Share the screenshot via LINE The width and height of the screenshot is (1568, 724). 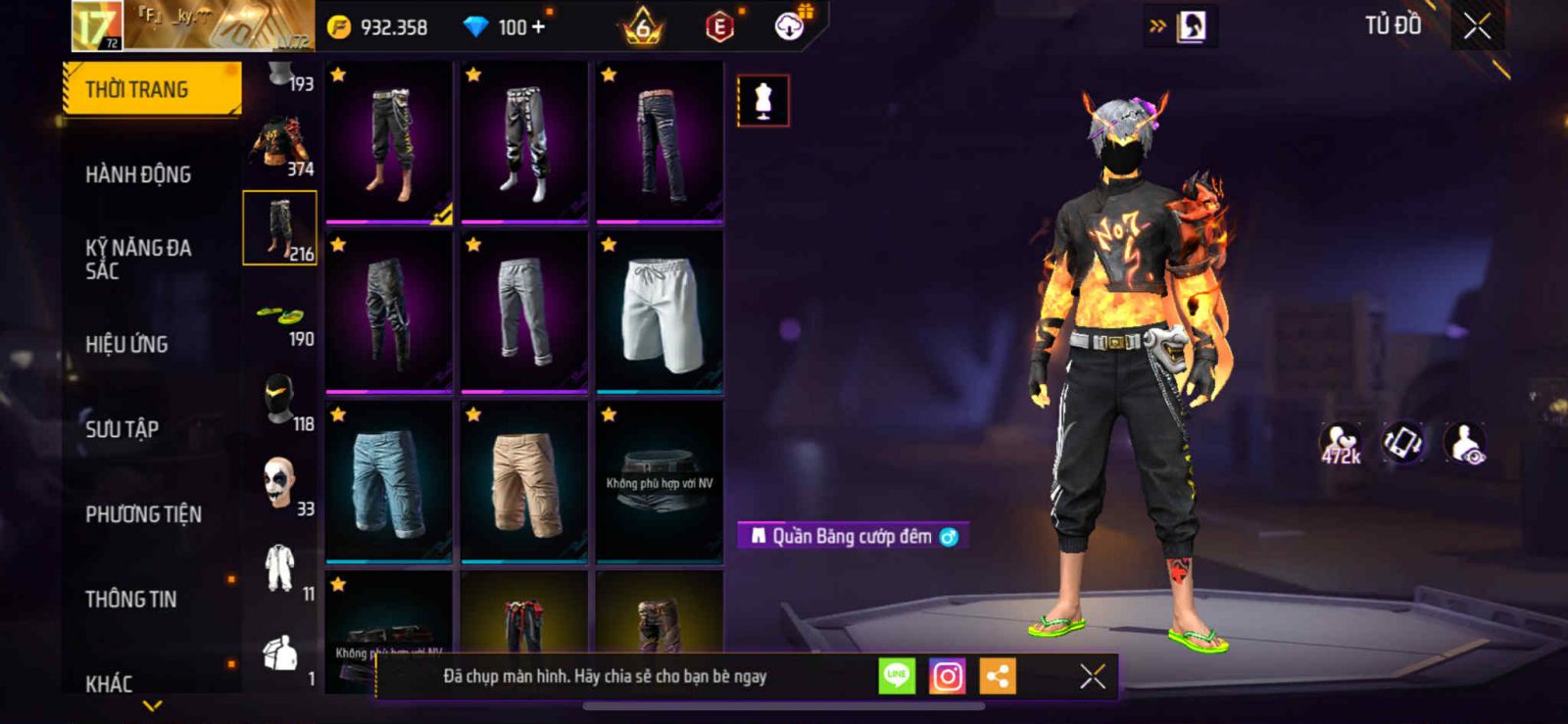coord(896,676)
